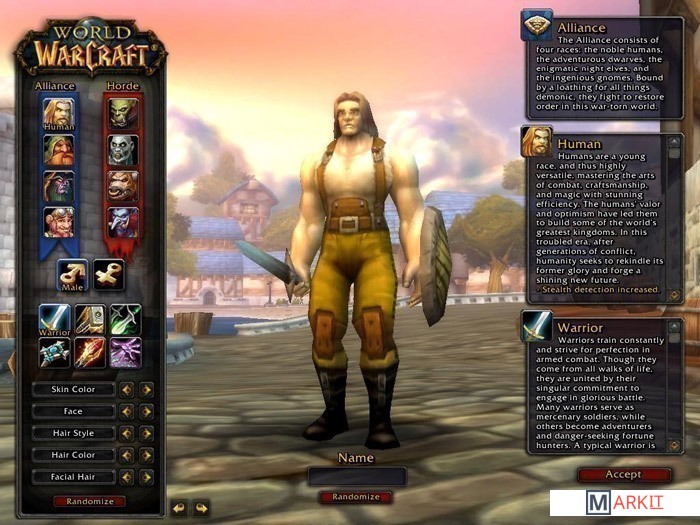Select the Gnome race portrait
This screenshot has height=525, width=700.
click(x=58, y=221)
